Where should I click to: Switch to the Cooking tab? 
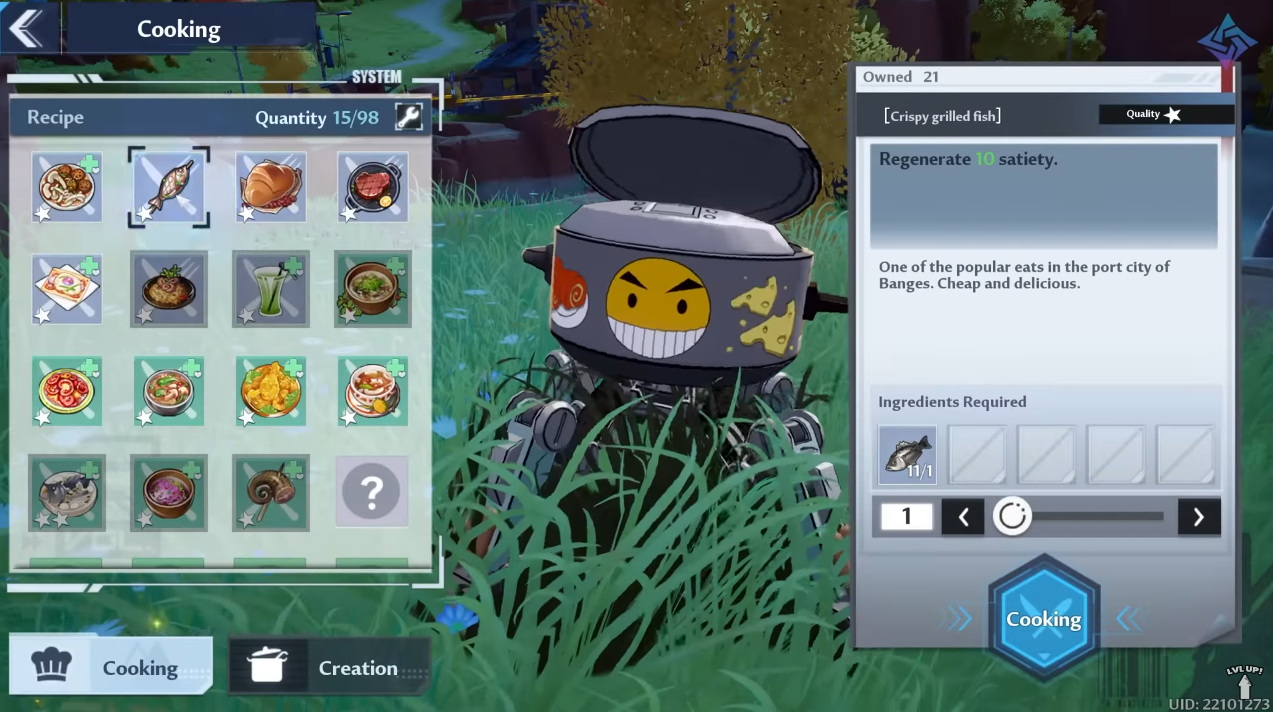coord(111,666)
